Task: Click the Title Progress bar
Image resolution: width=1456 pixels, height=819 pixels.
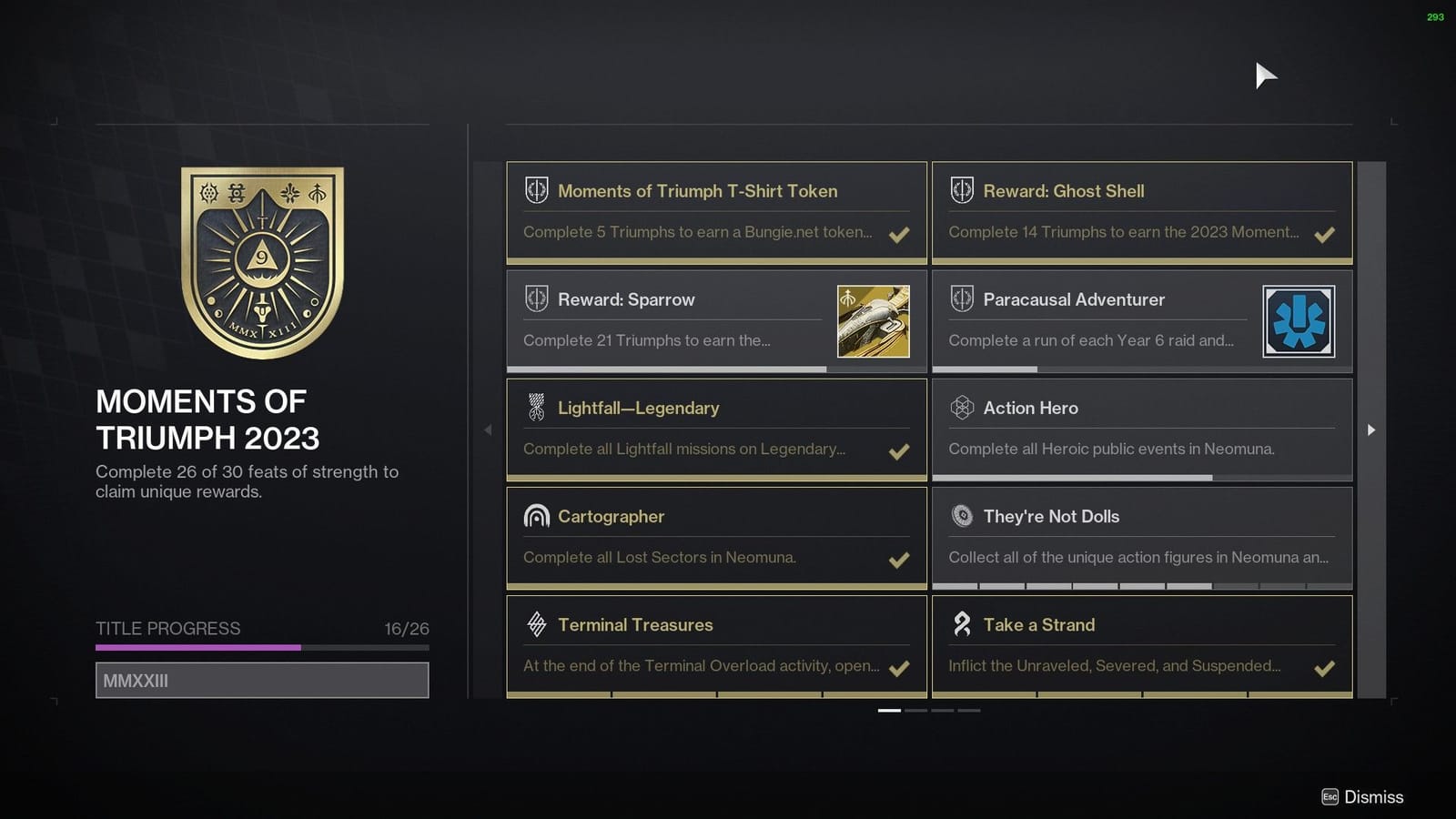Action: (x=261, y=647)
